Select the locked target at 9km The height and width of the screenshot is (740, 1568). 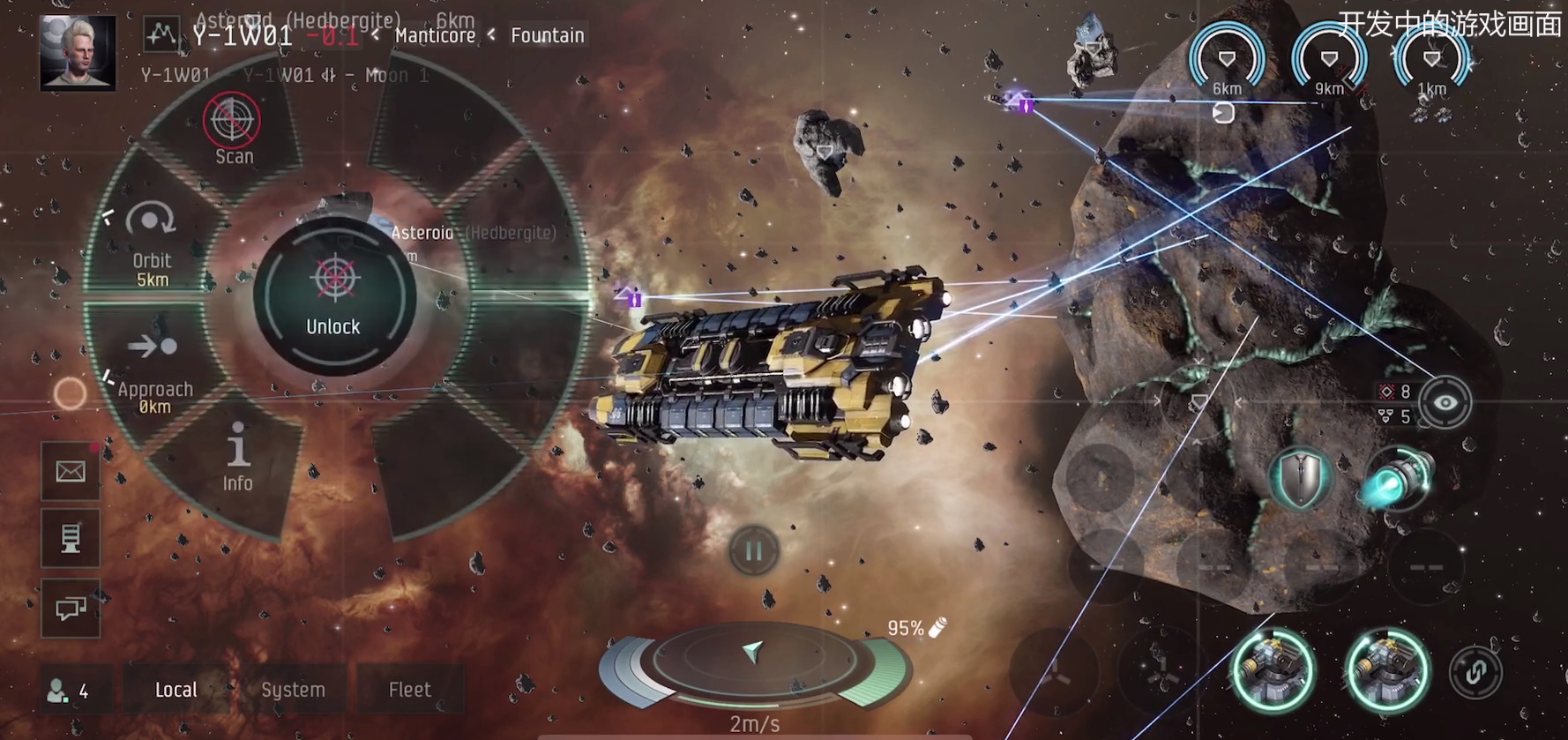click(x=1329, y=61)
